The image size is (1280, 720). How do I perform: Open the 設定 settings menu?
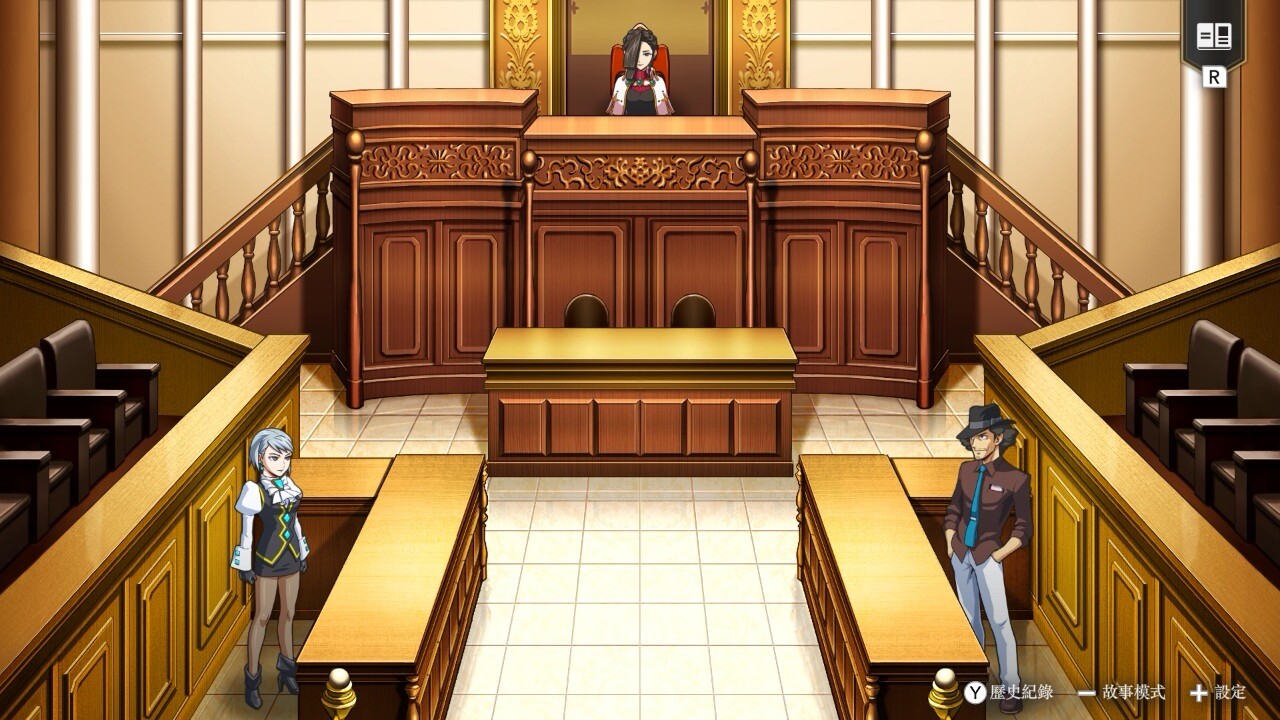1218,692
